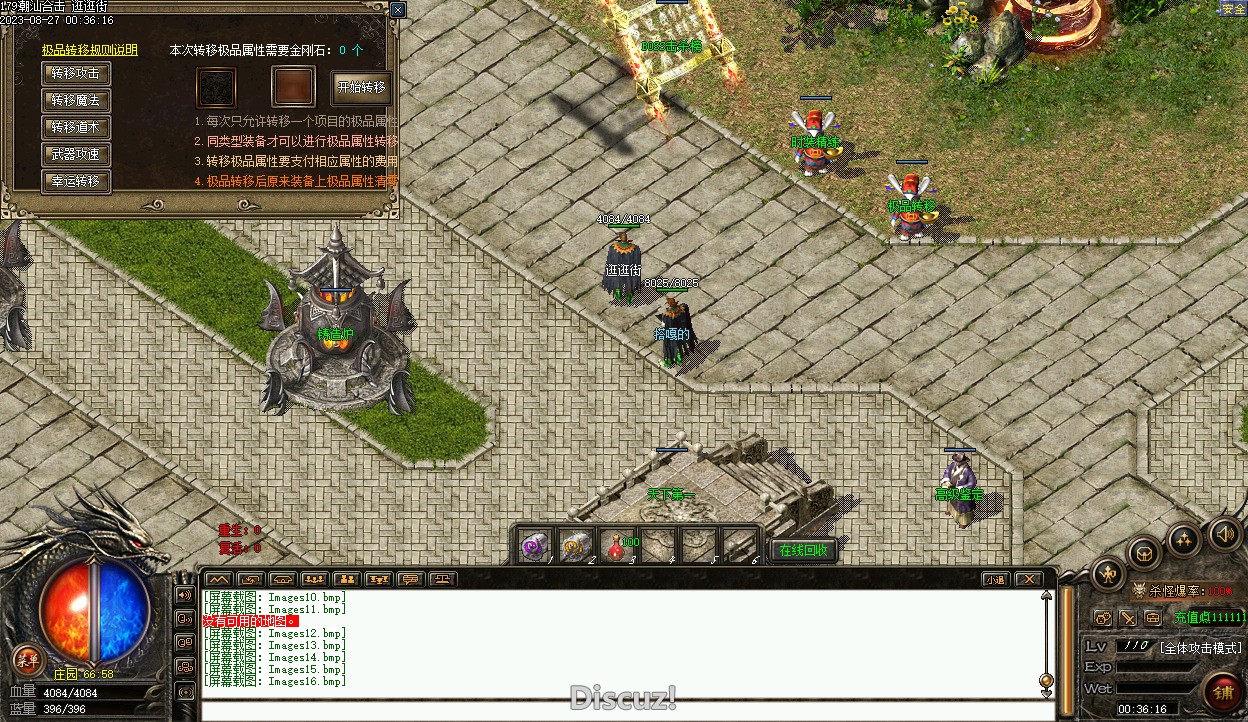Open the bag chest icon
The width and height of the screenshot is (1248, 722).
(1145, 552)
